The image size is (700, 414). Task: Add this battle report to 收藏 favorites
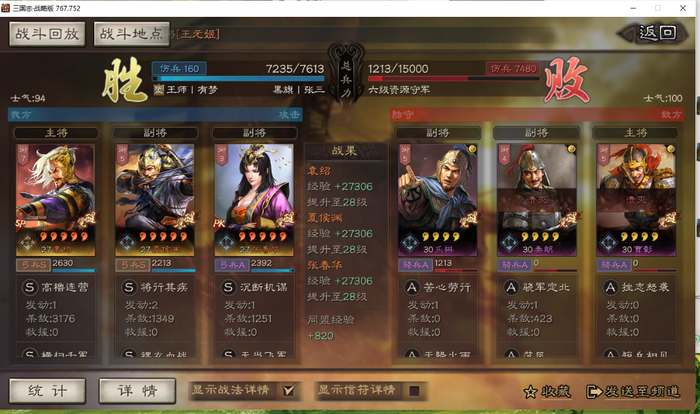point(546,391)
